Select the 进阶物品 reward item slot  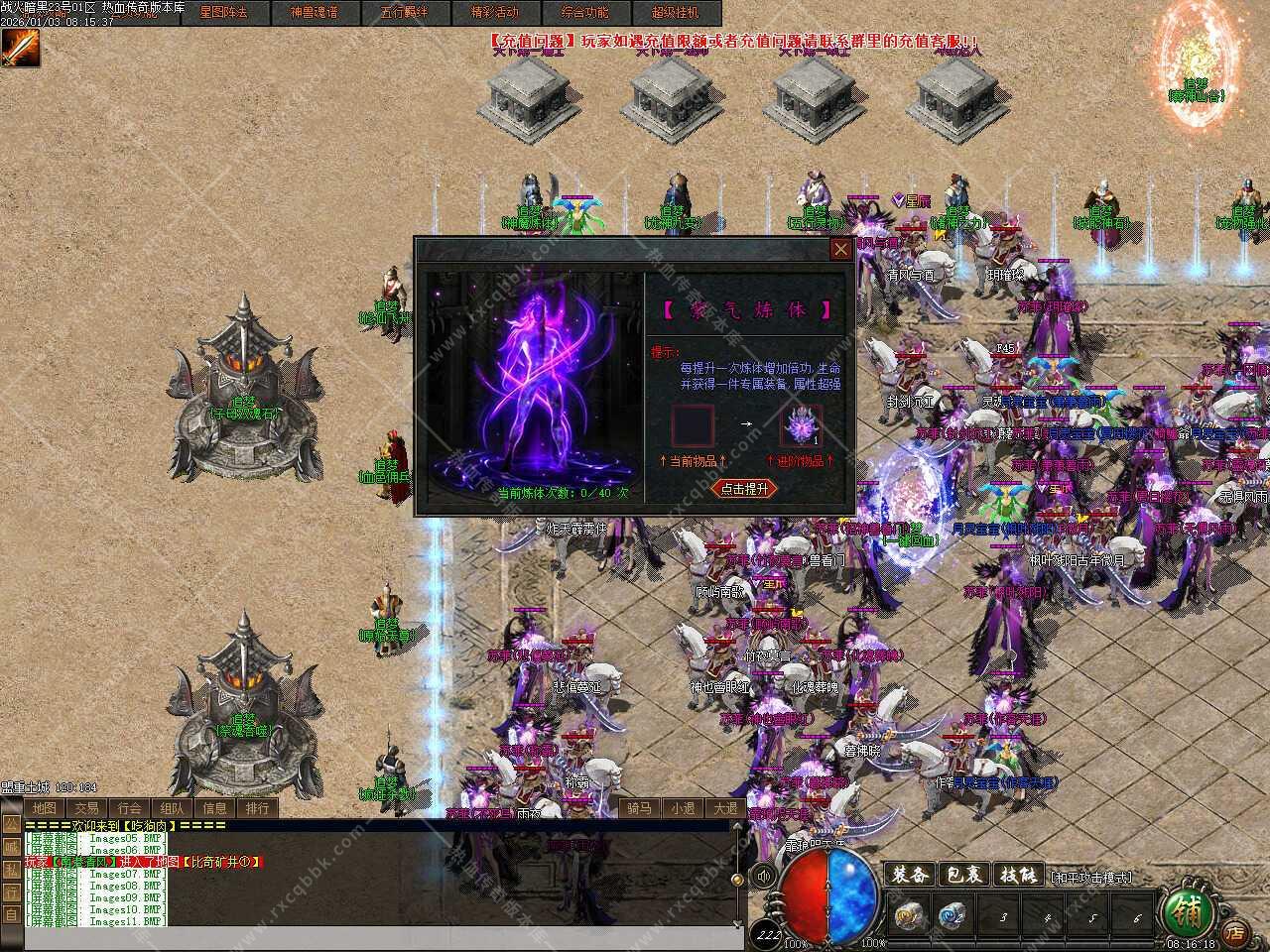(800, 426)
